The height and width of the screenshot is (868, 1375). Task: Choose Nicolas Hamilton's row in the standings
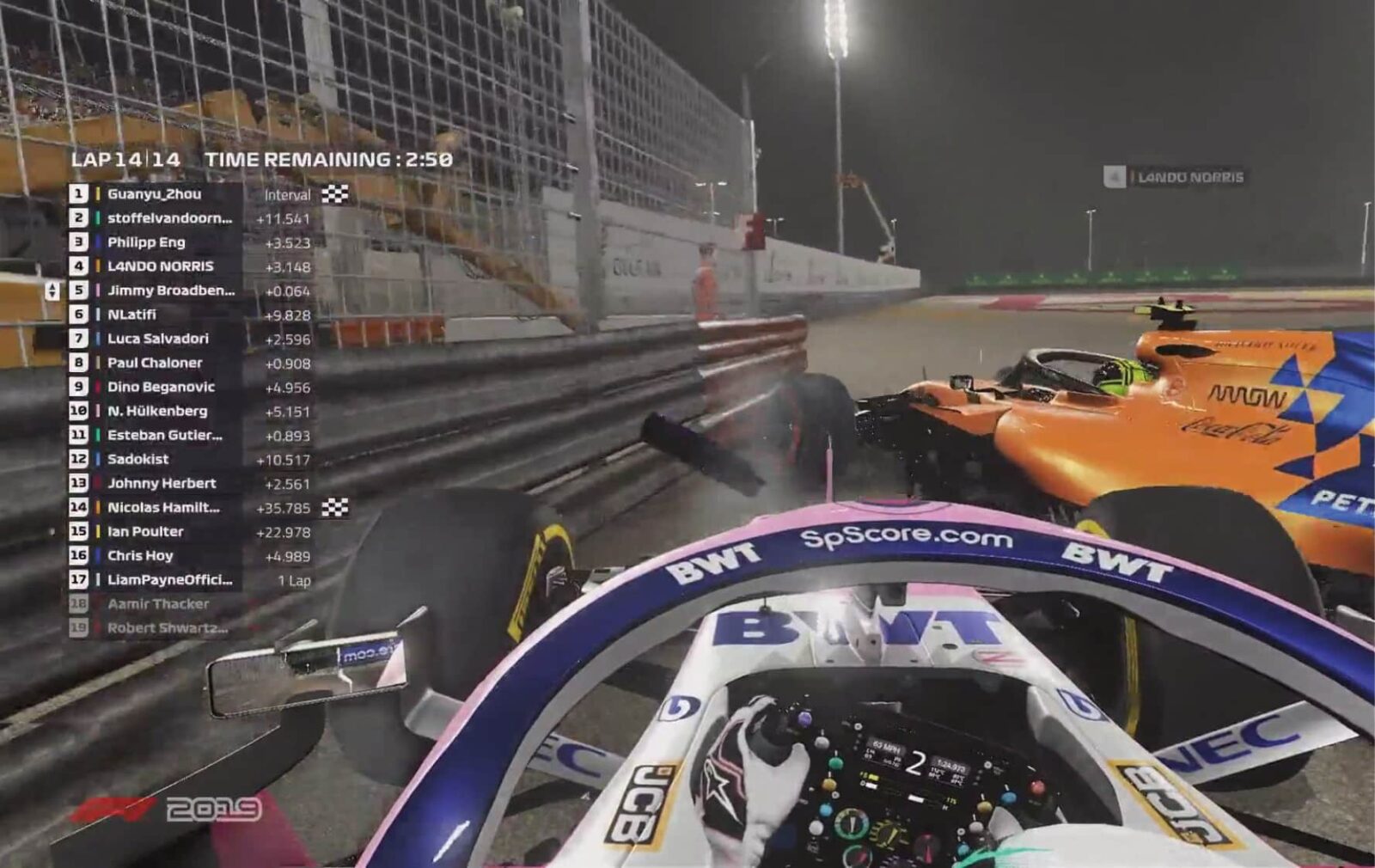pyautogui.click(x=163, y=507)
